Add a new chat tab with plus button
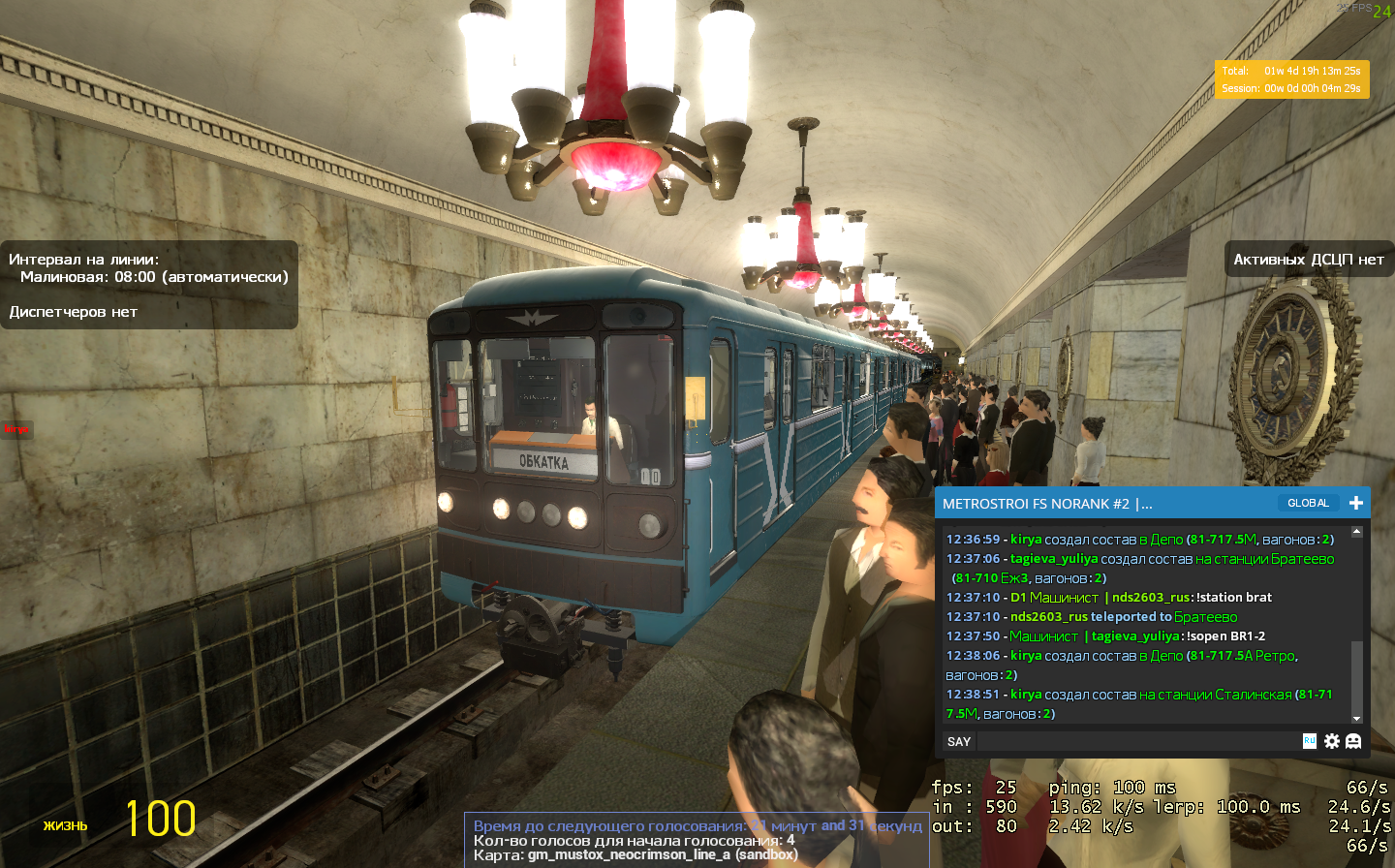This screenshot has width=1395, height=868. tap(1356, 503)
